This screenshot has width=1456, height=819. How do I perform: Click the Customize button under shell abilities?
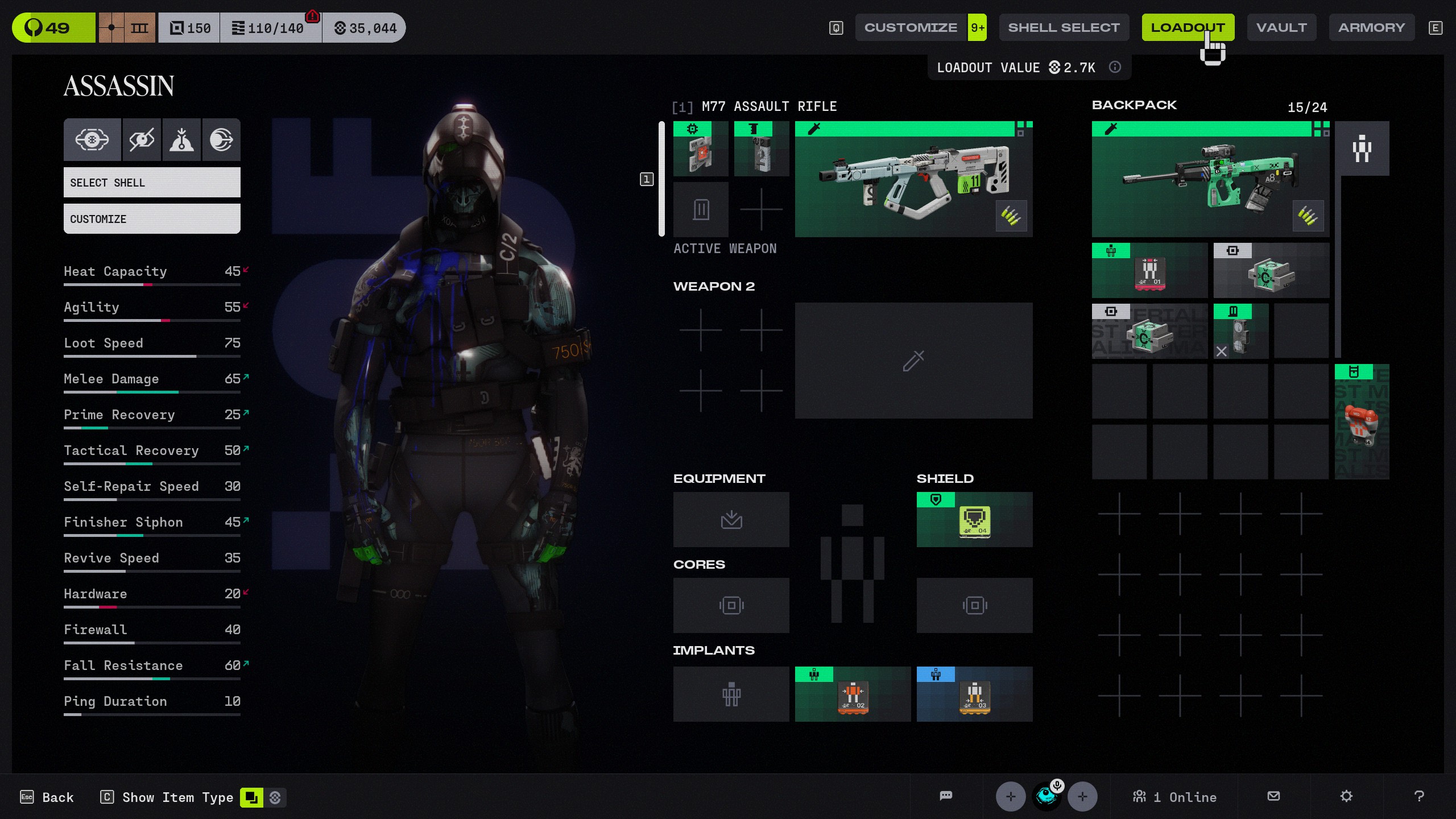152,219
